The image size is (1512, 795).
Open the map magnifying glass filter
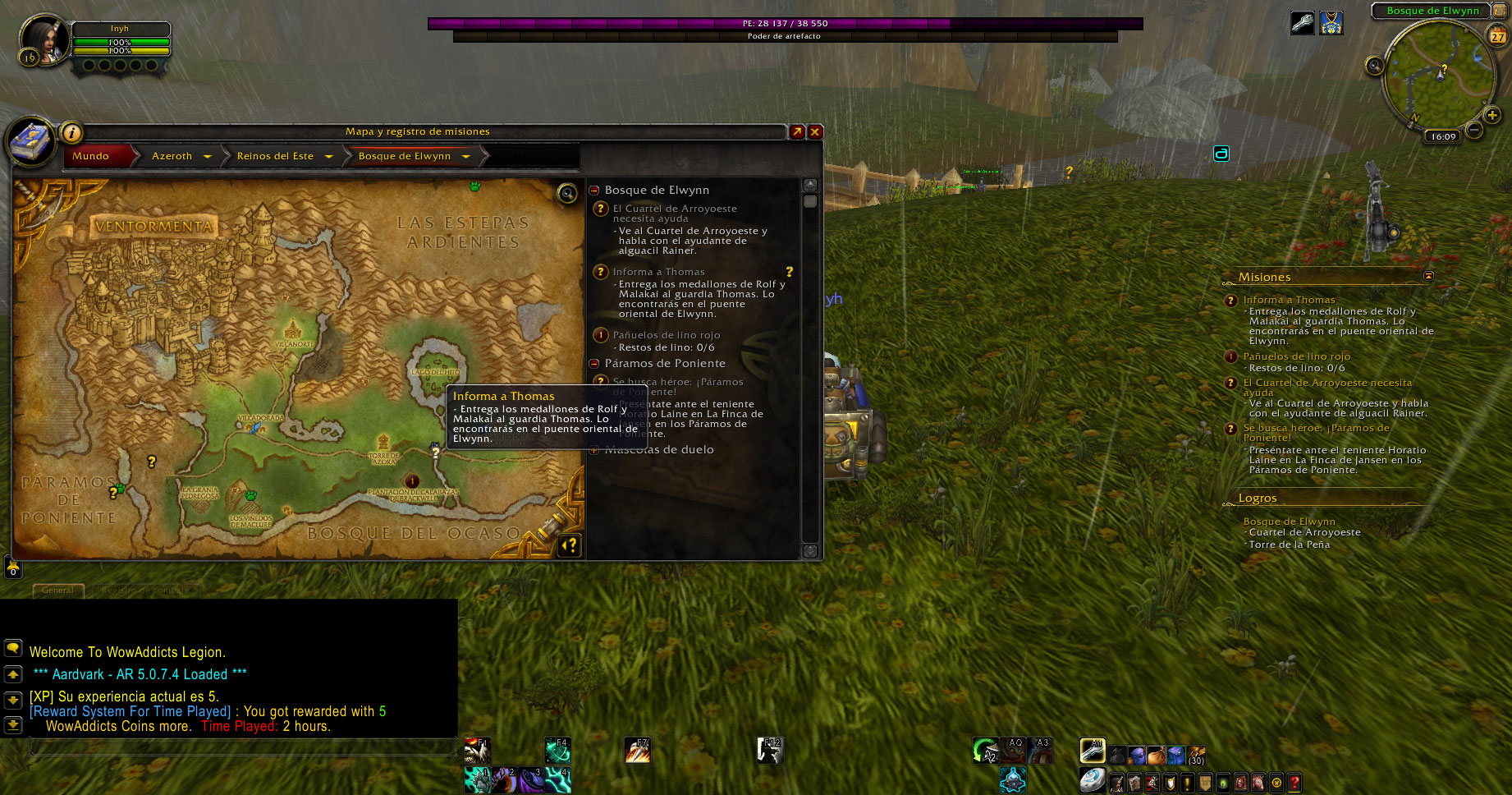pos(566,193)
